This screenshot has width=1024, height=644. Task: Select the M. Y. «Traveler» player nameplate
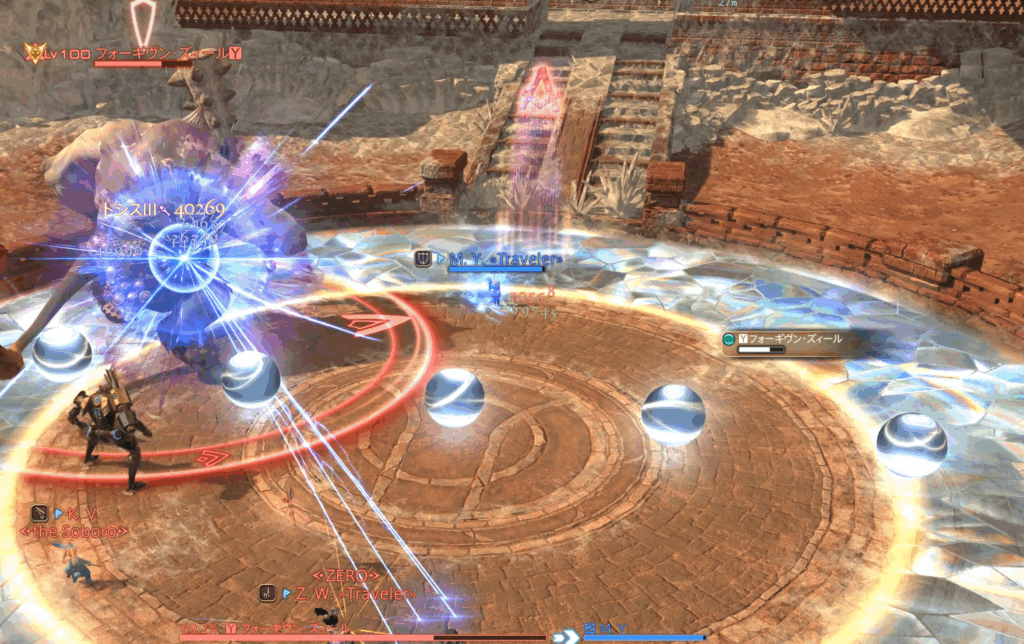[497, 259]
